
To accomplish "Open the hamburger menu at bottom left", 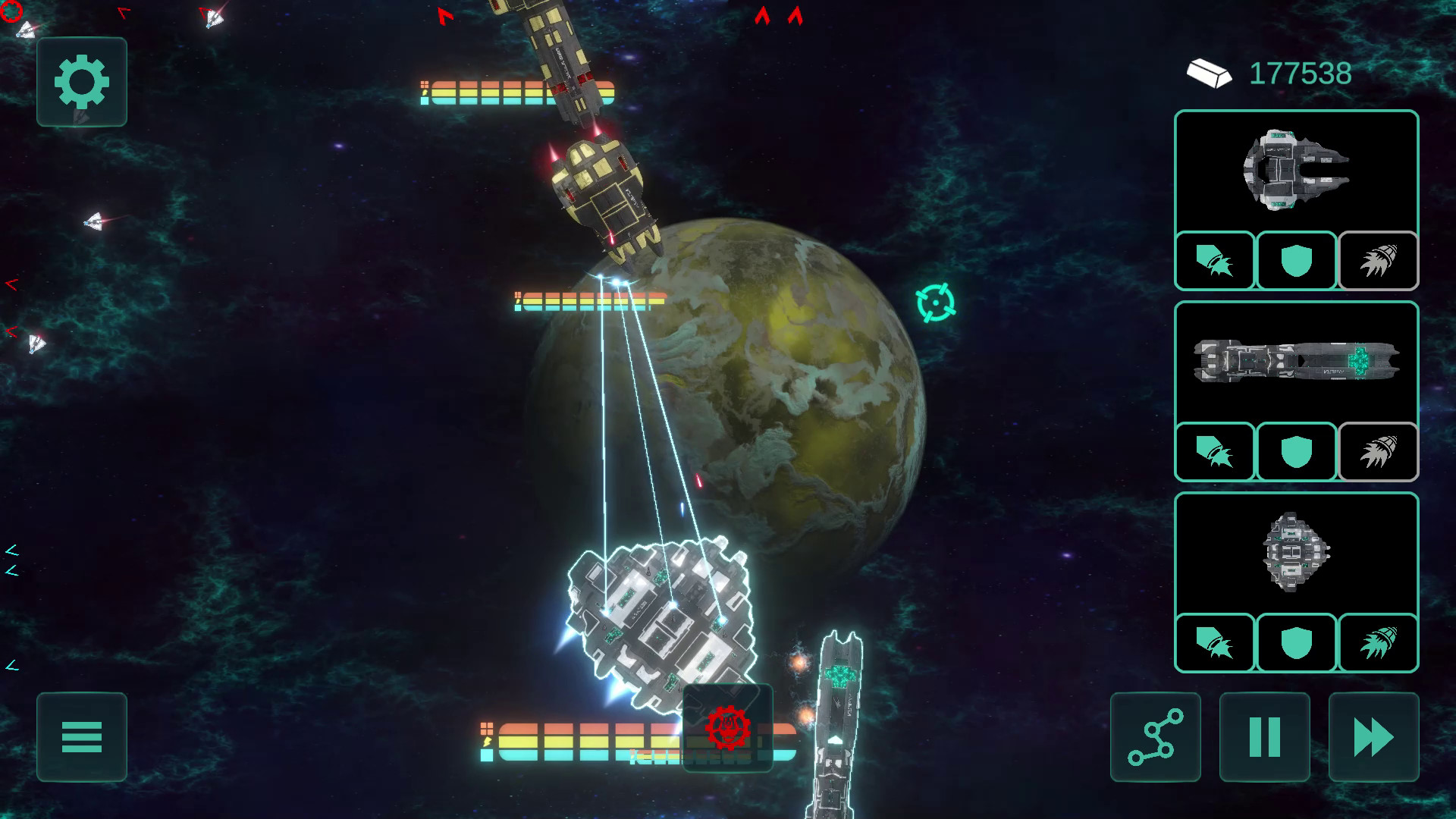I will 81,736.
